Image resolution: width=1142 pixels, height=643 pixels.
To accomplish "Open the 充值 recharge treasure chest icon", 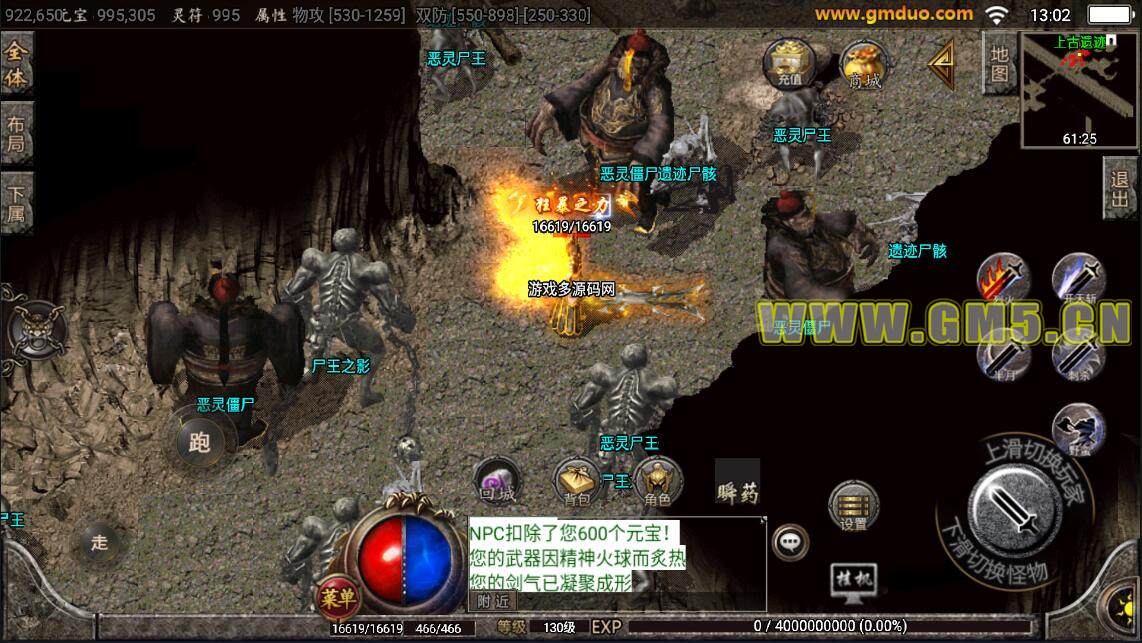I will 789,64.
